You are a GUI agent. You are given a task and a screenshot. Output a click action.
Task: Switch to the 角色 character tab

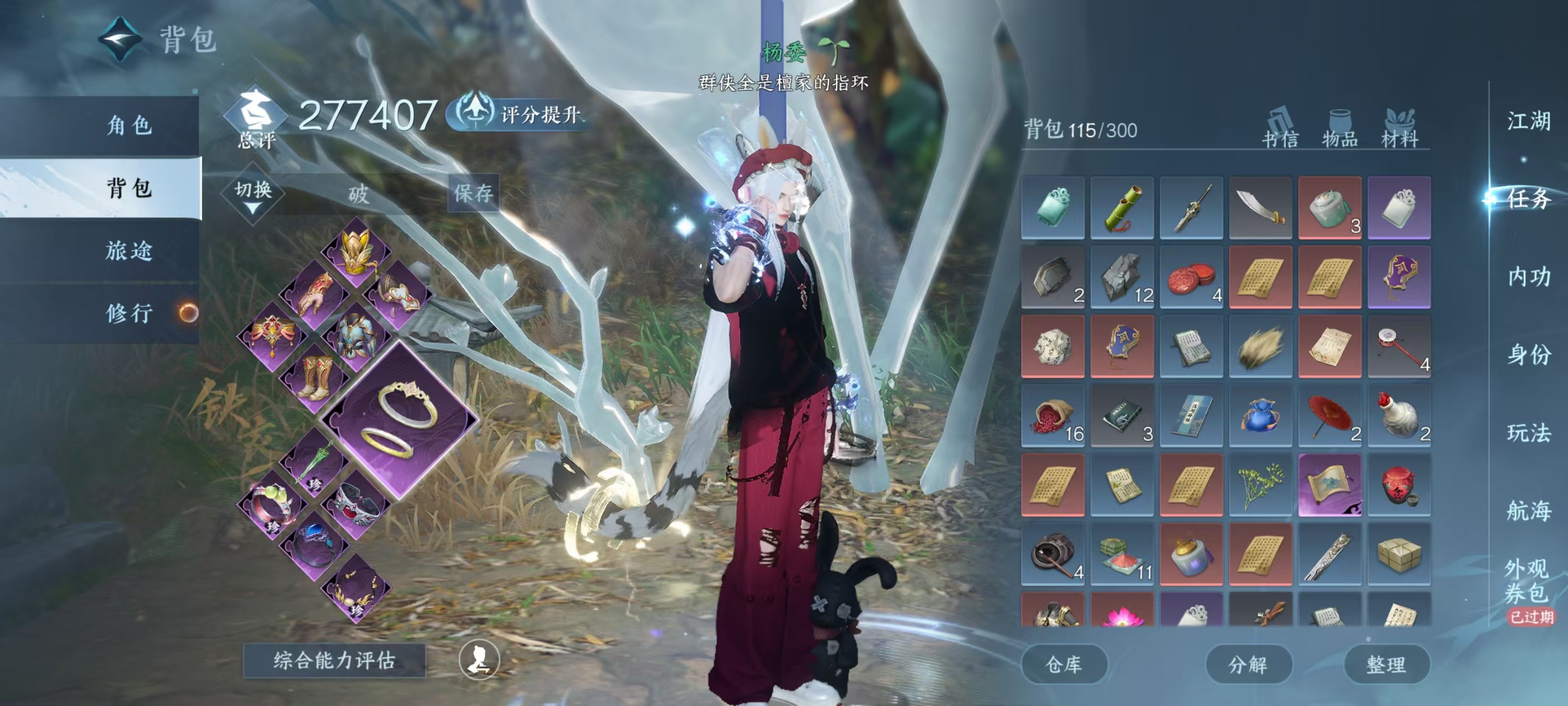(x=128, y=126)
